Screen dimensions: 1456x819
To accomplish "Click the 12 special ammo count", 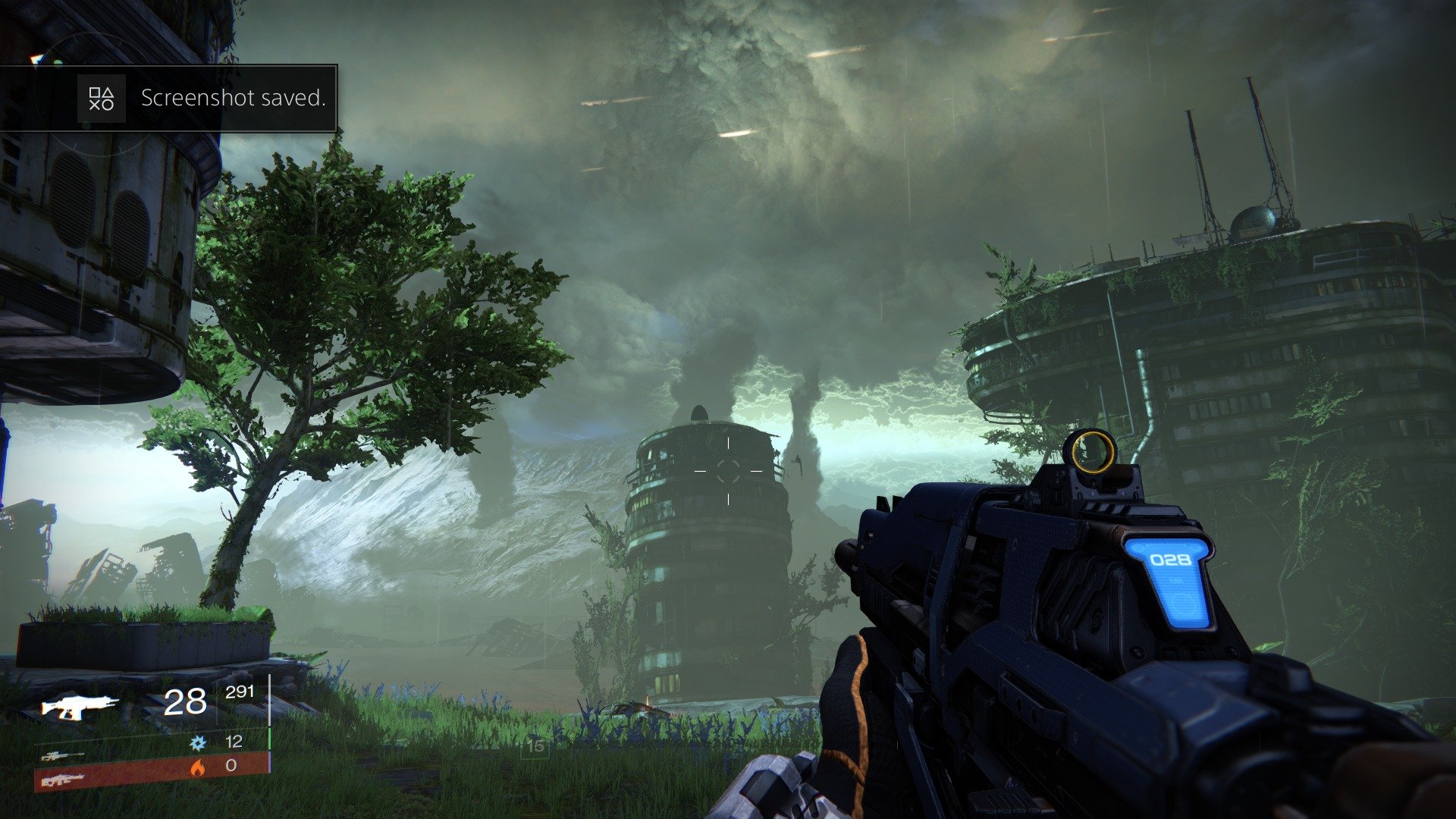I will [234, 742].
